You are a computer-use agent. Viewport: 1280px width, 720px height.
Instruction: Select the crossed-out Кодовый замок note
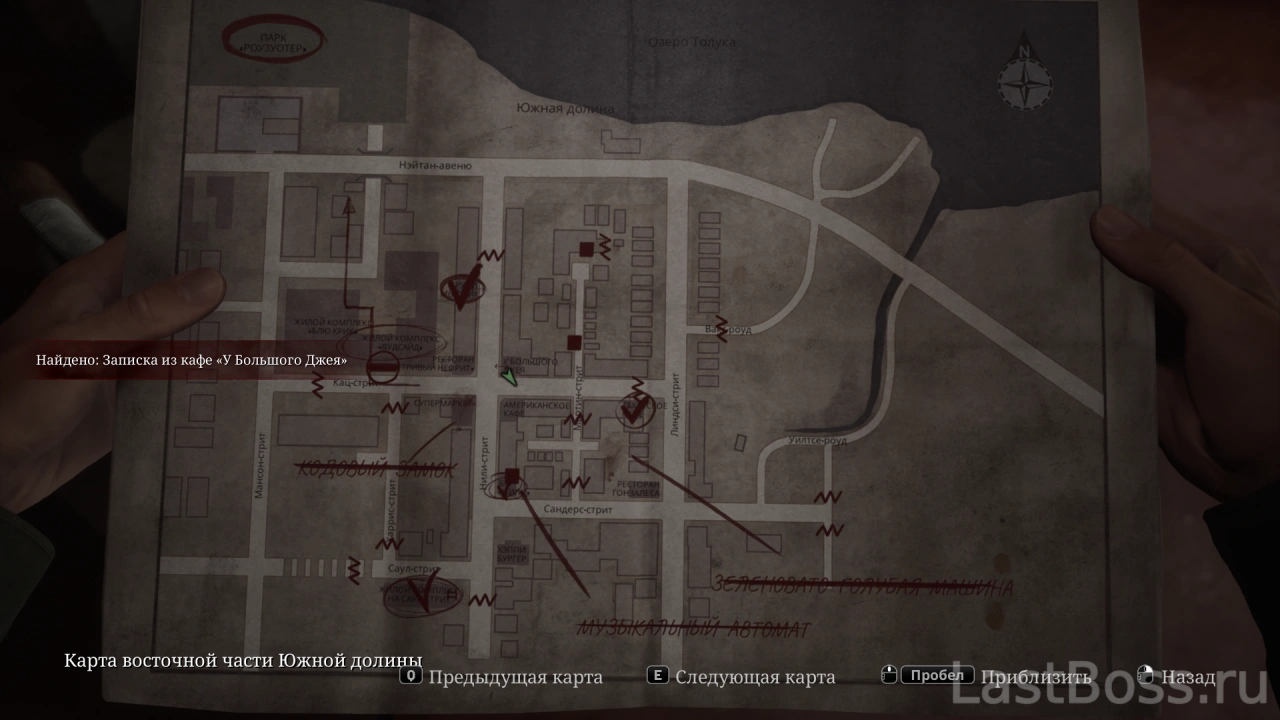(373, 468)
